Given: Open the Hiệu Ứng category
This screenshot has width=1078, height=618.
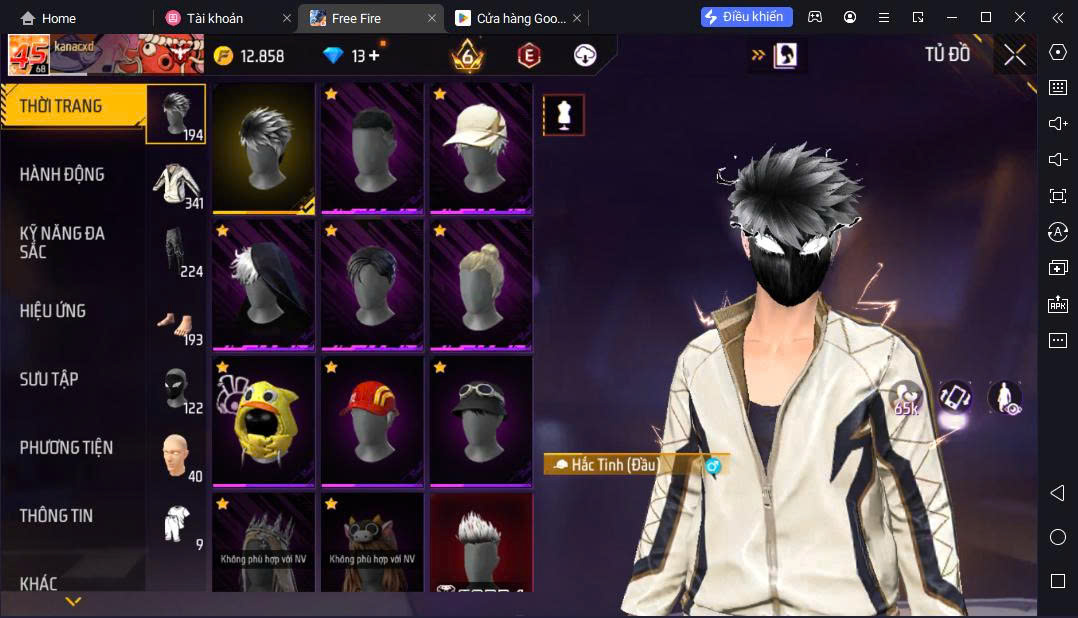Looking at the screenshot, I should pos(53,311).
